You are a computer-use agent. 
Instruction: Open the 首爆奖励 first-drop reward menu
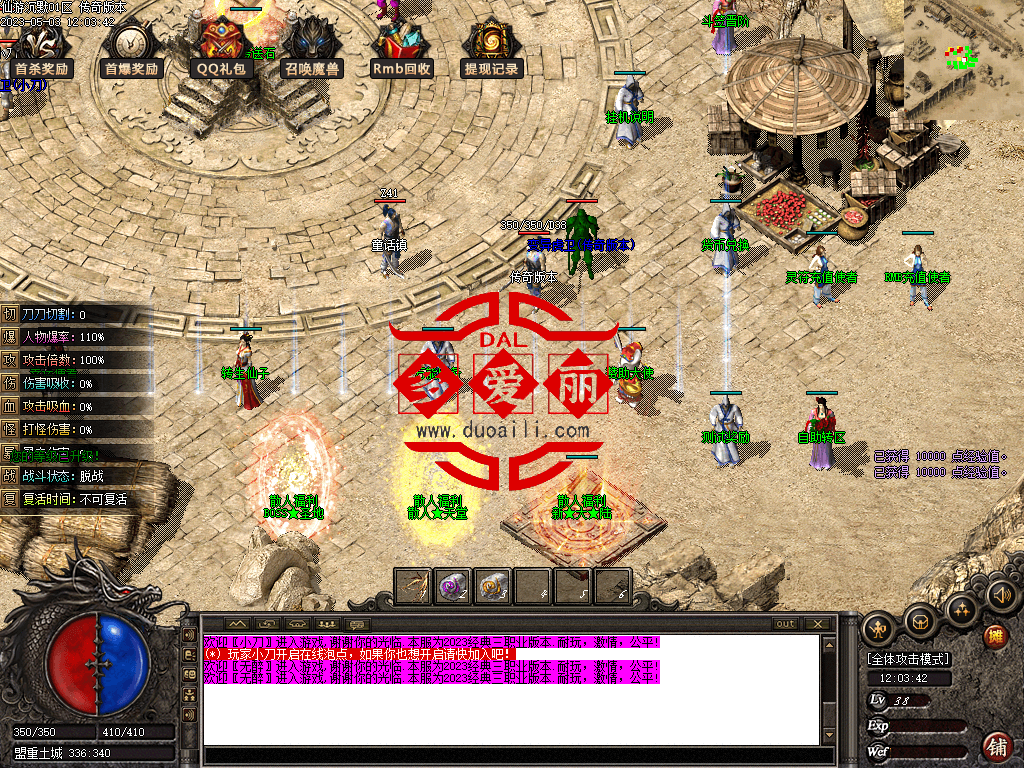[131, 50]
